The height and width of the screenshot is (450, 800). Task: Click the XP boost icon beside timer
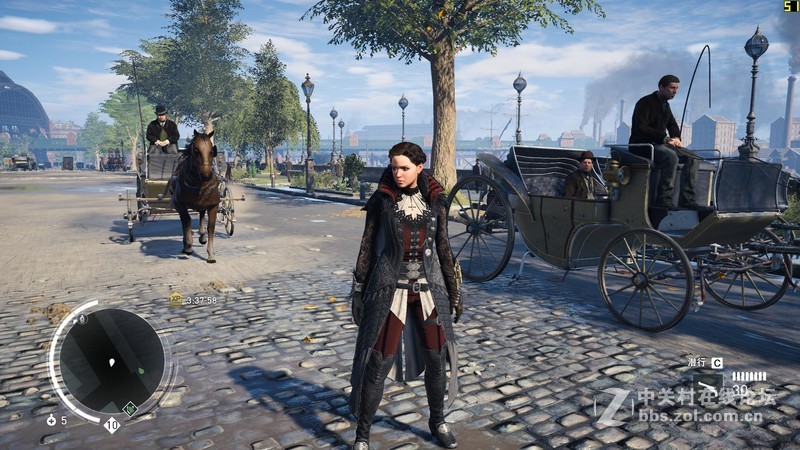coord(176,298)
